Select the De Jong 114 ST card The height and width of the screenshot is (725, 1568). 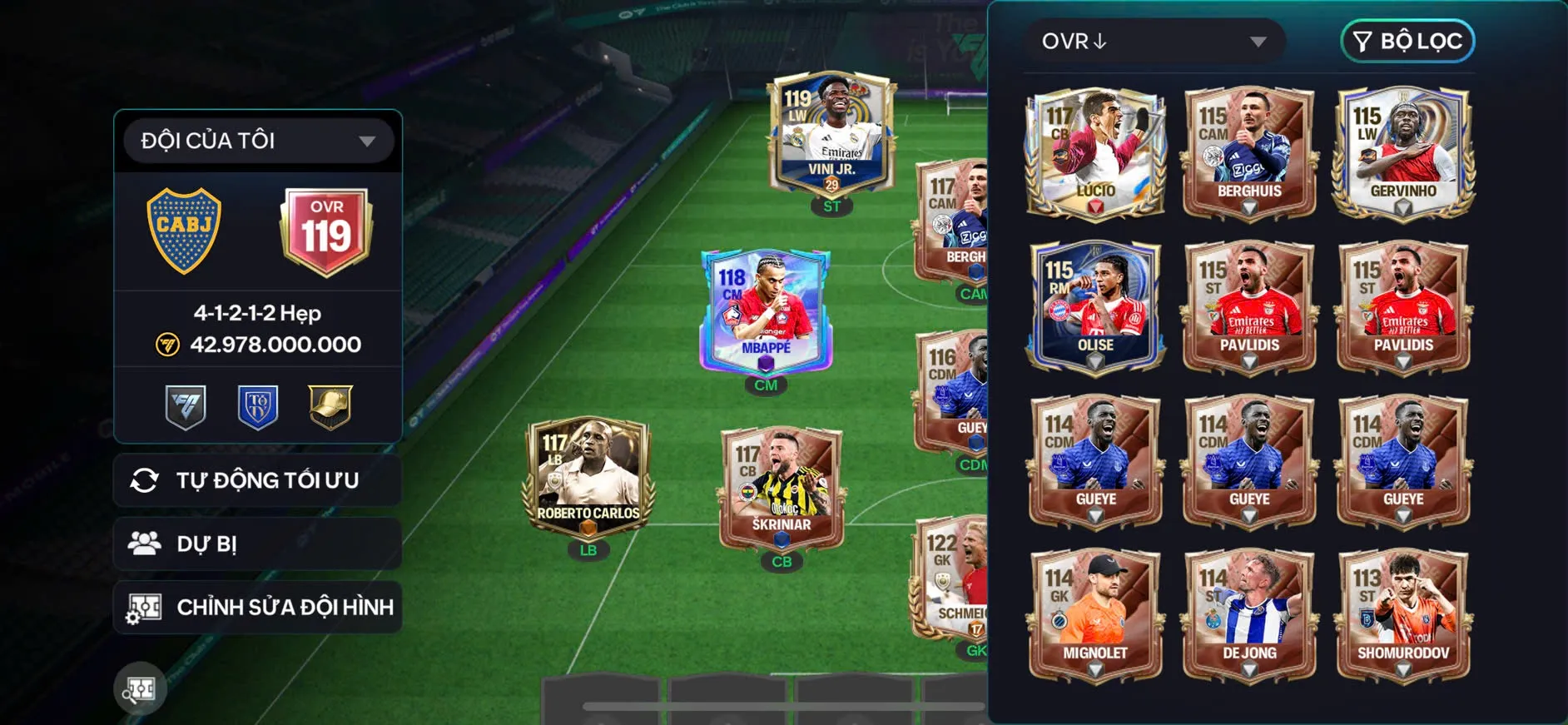1249,615
